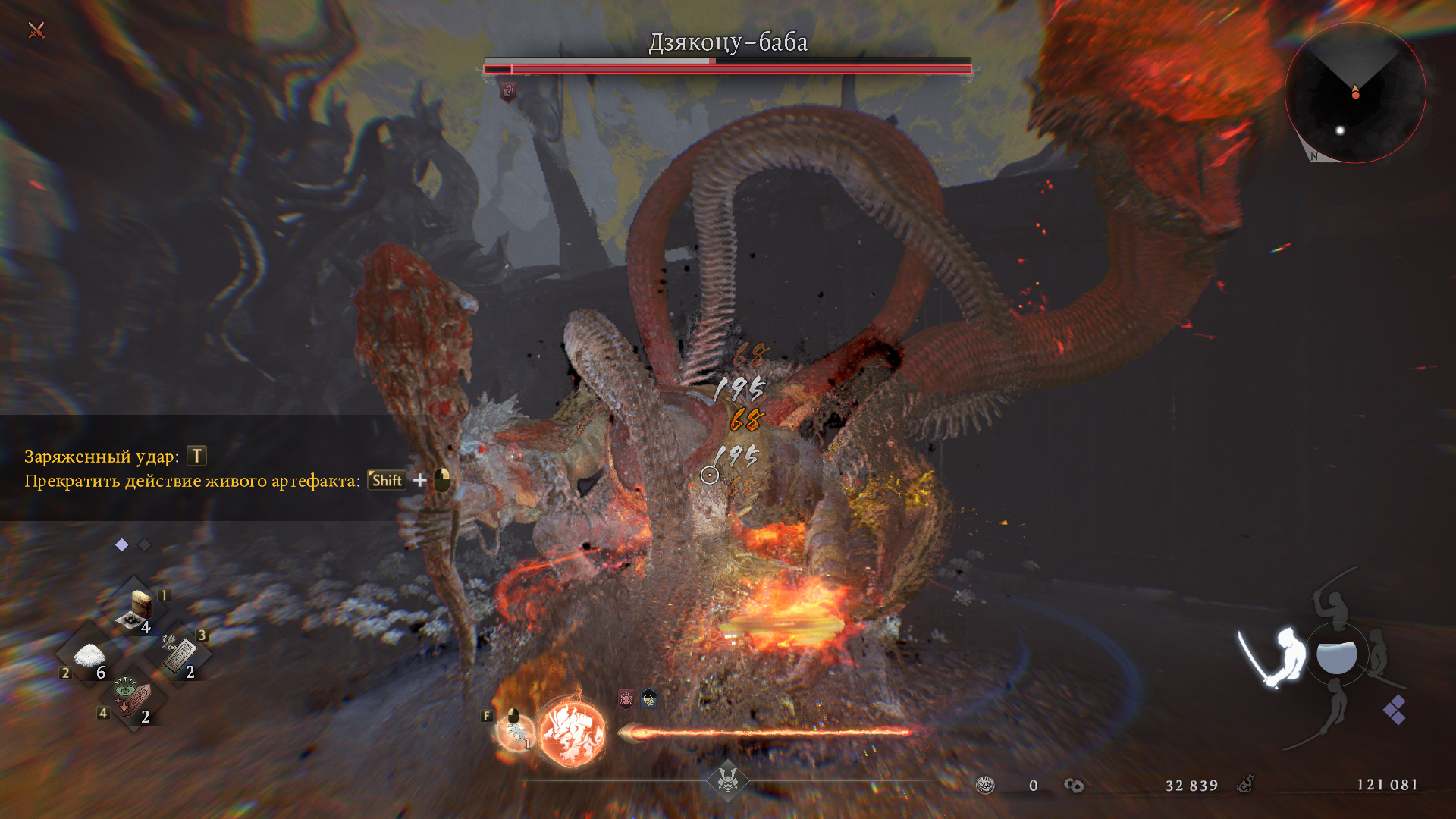This screenshot has width=1456, height=819.
Task: Click the purple triple-diamond icon near the stances
Action: [x=1394, y=710]
